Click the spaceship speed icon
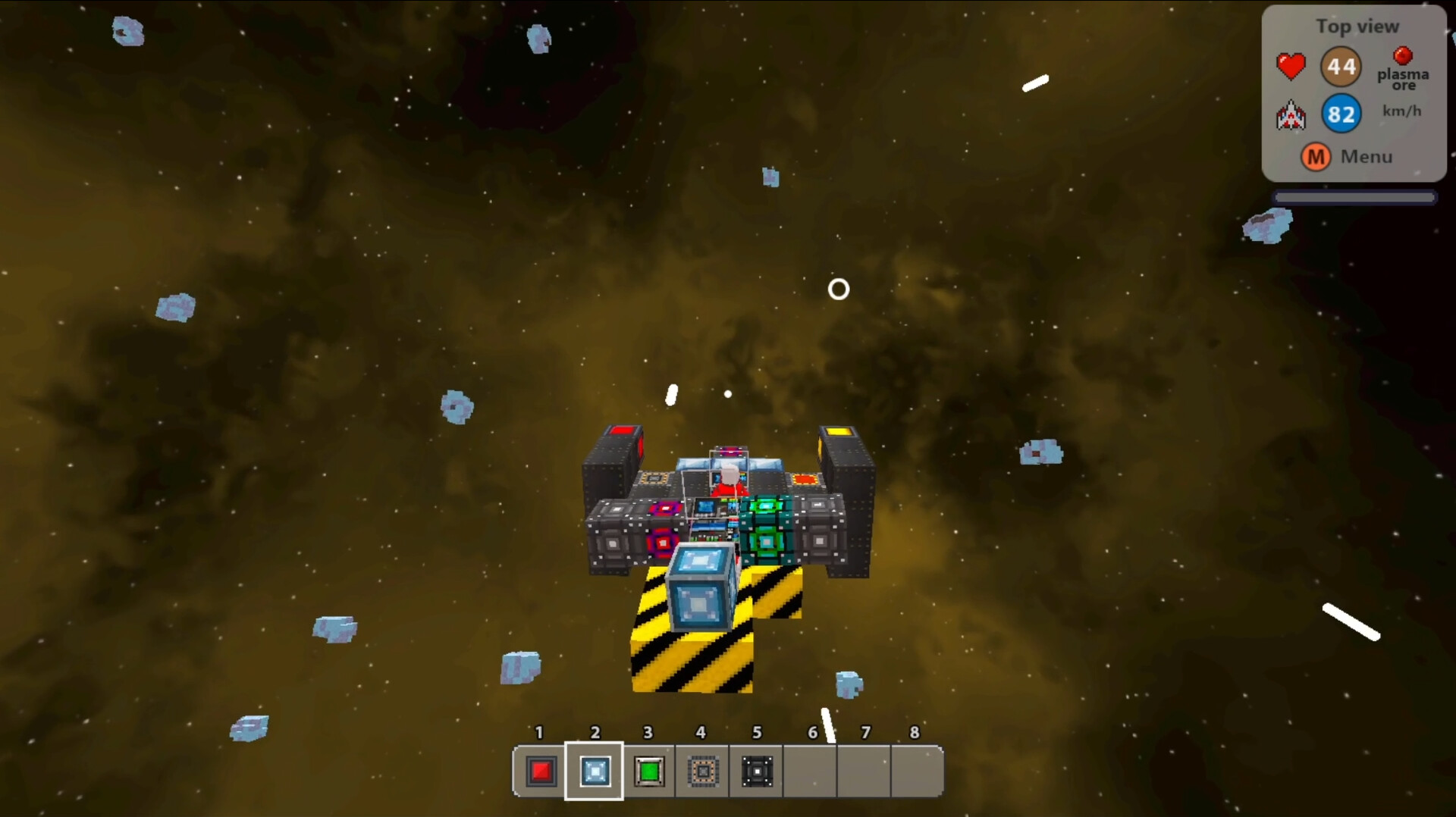 [1292, 115]
